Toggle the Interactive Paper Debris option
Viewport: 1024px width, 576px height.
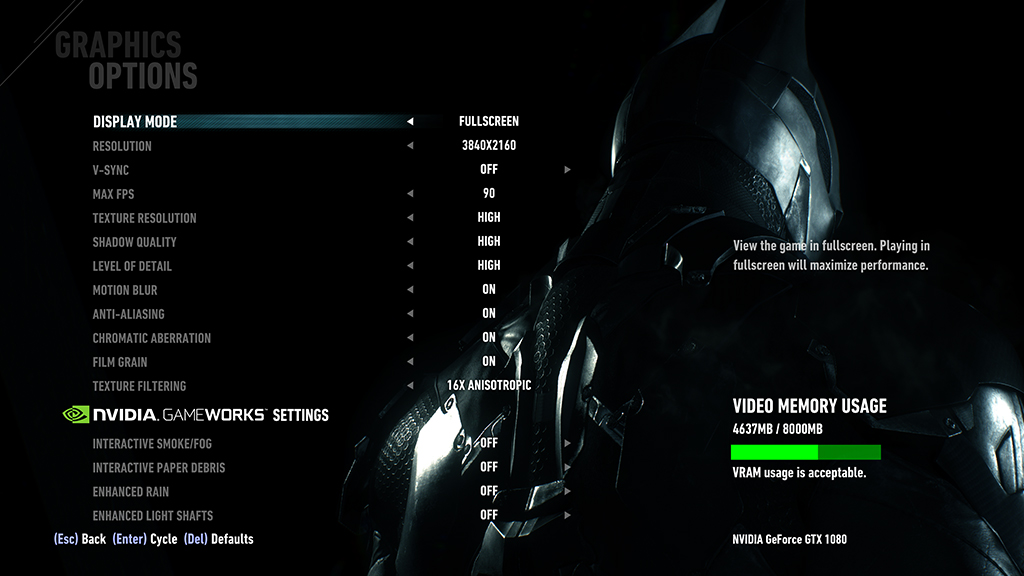(x=159, y=467)
